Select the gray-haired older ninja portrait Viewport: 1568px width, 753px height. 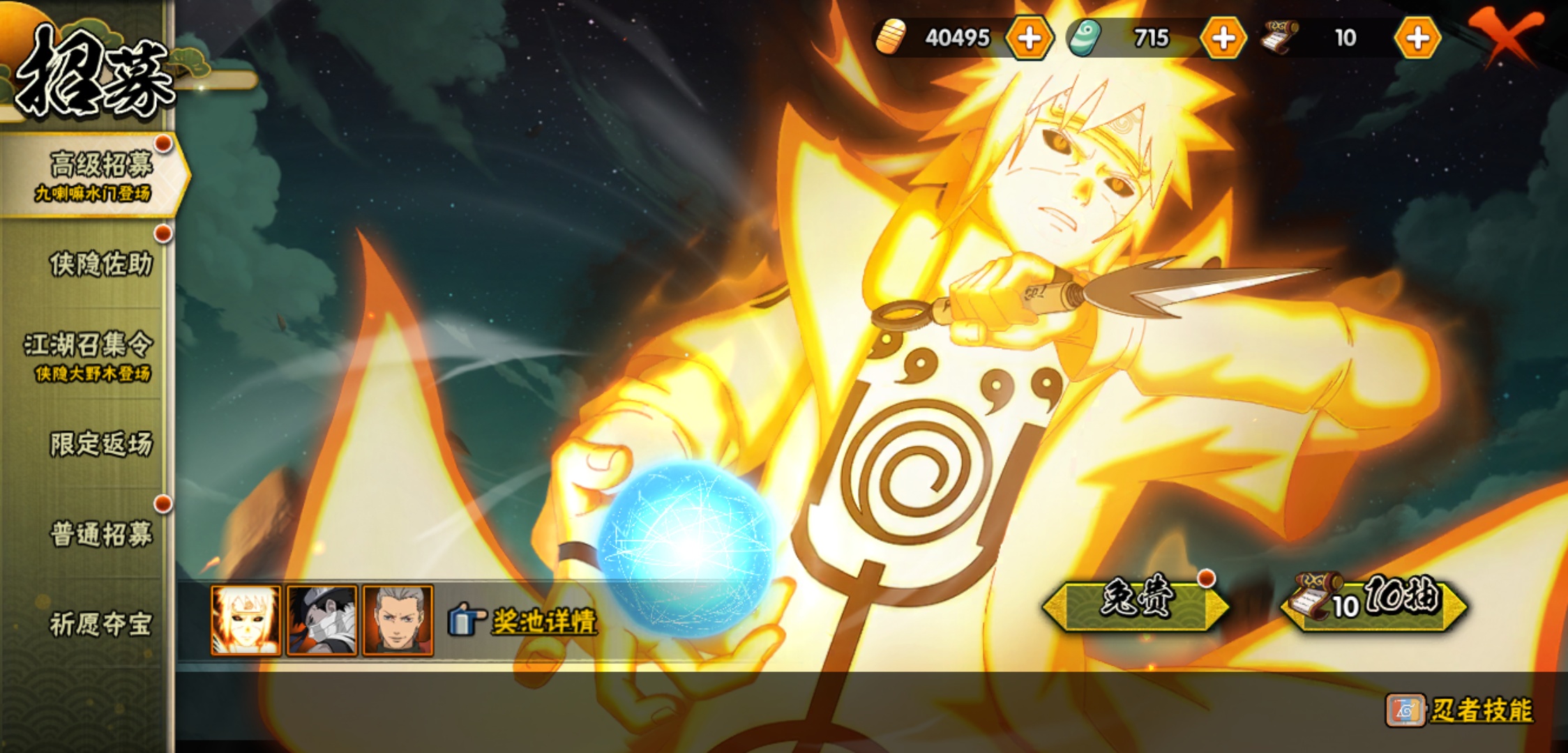(x=398, y=621)
